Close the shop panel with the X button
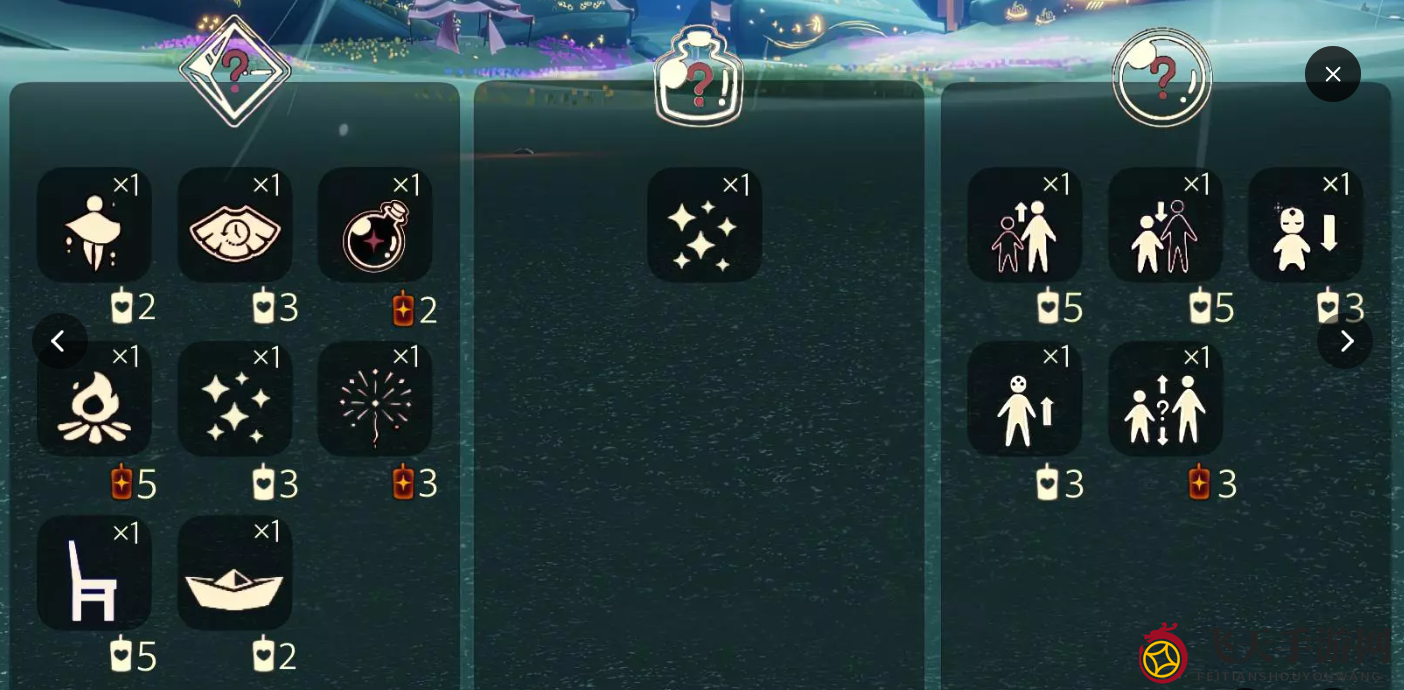1404x690 pixels. point(1332,74)
